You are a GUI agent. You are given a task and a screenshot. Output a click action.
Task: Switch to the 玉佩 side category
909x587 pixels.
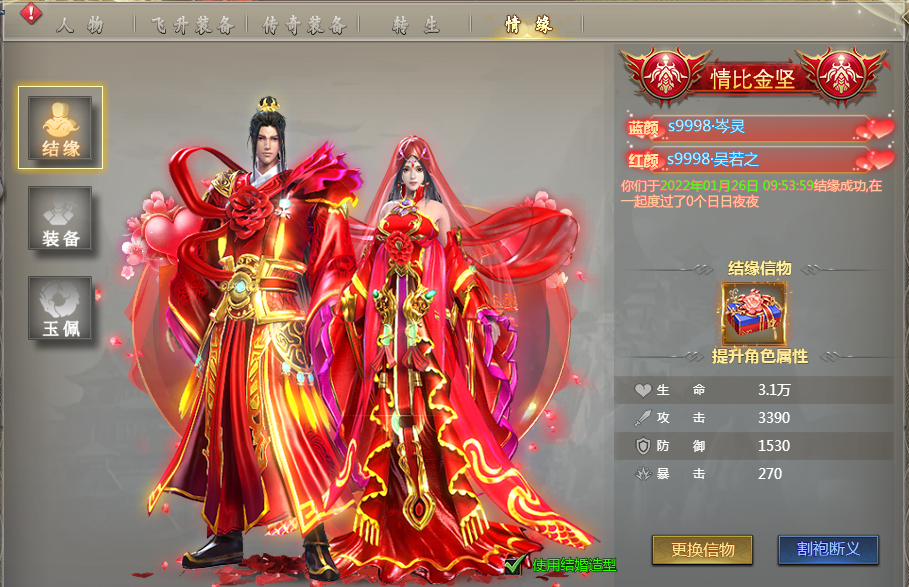tap(60, 308)
